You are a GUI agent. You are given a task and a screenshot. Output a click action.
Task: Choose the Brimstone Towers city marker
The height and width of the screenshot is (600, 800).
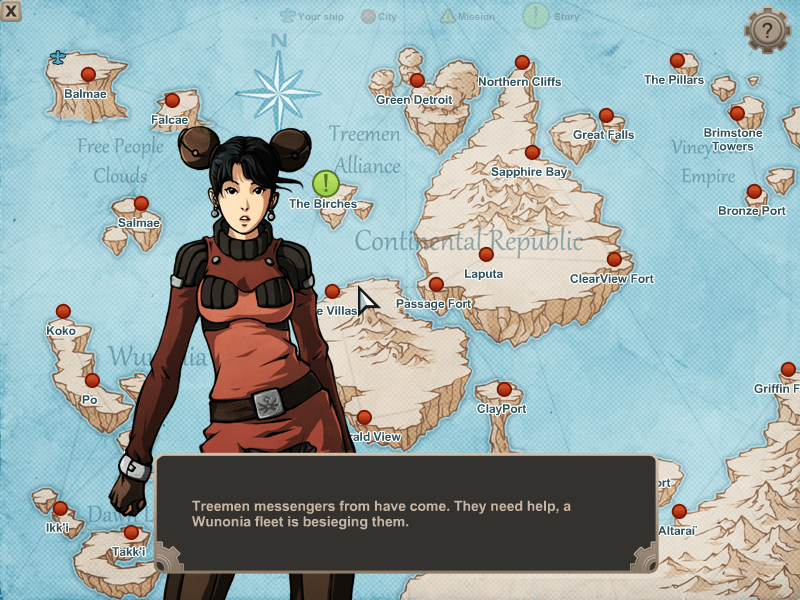tap(737, 113)
